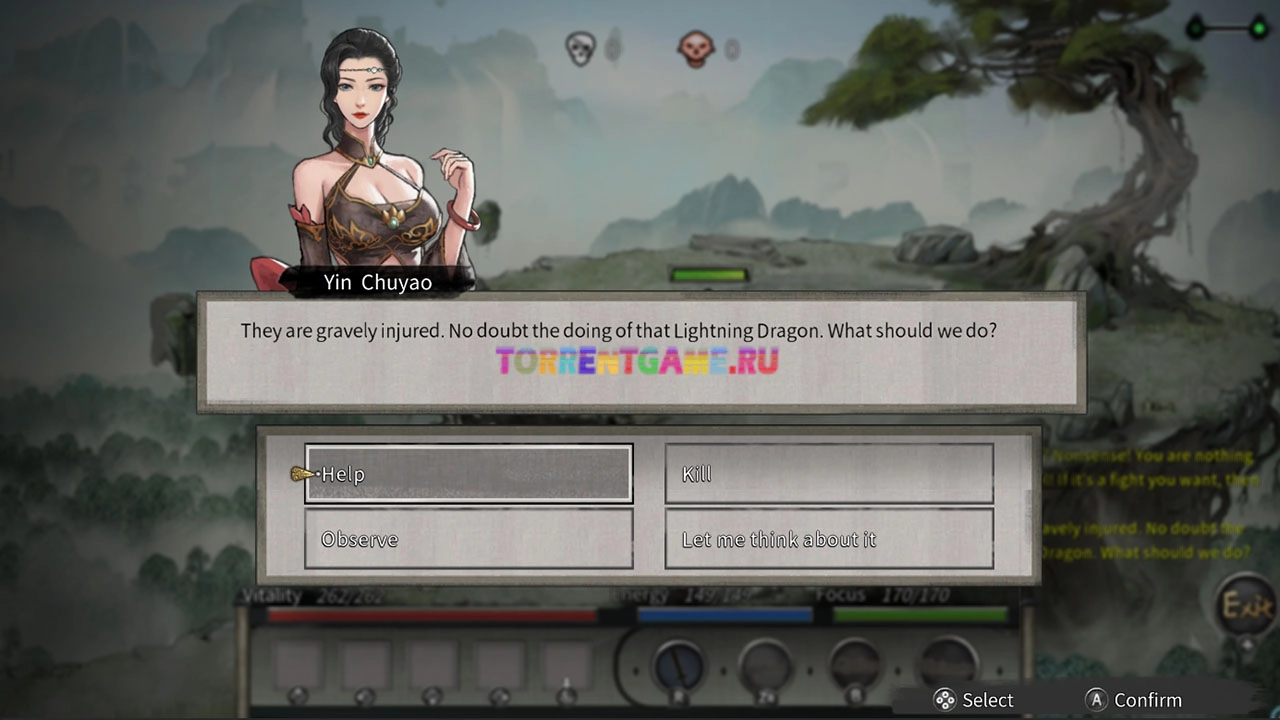The height and width of the screenshot is (720, 1280).
Task: Click the round Exit button
Action: pos(1246,606)
